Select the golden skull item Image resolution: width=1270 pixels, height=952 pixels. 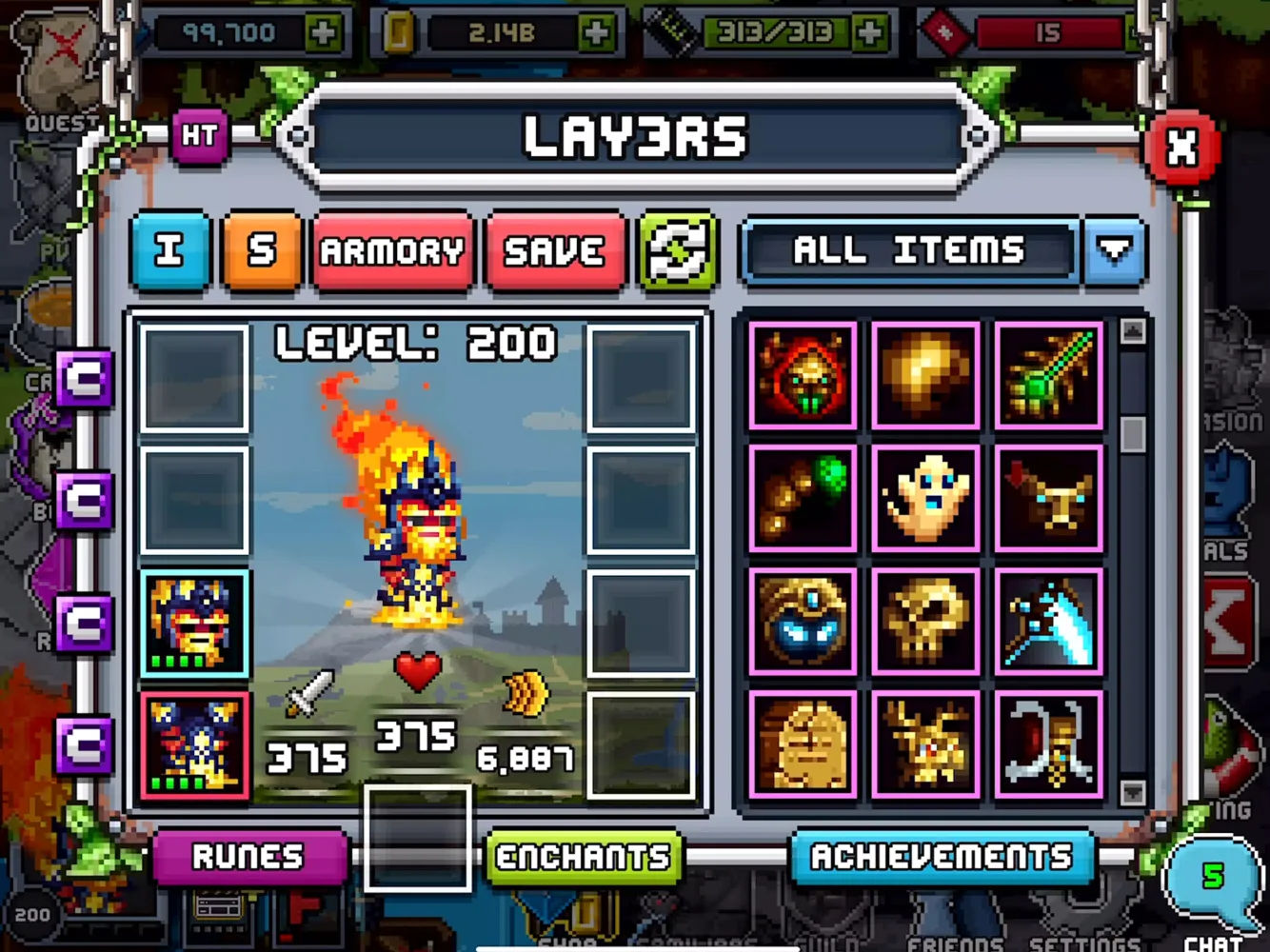925,623
